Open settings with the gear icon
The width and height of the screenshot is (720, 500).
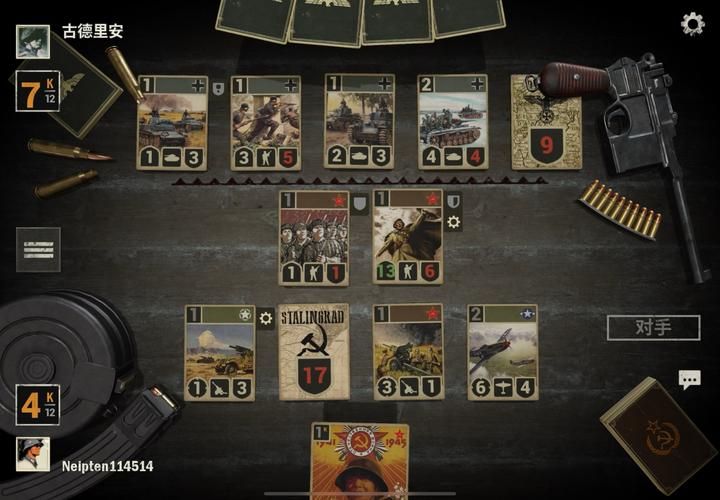point(692,24)
